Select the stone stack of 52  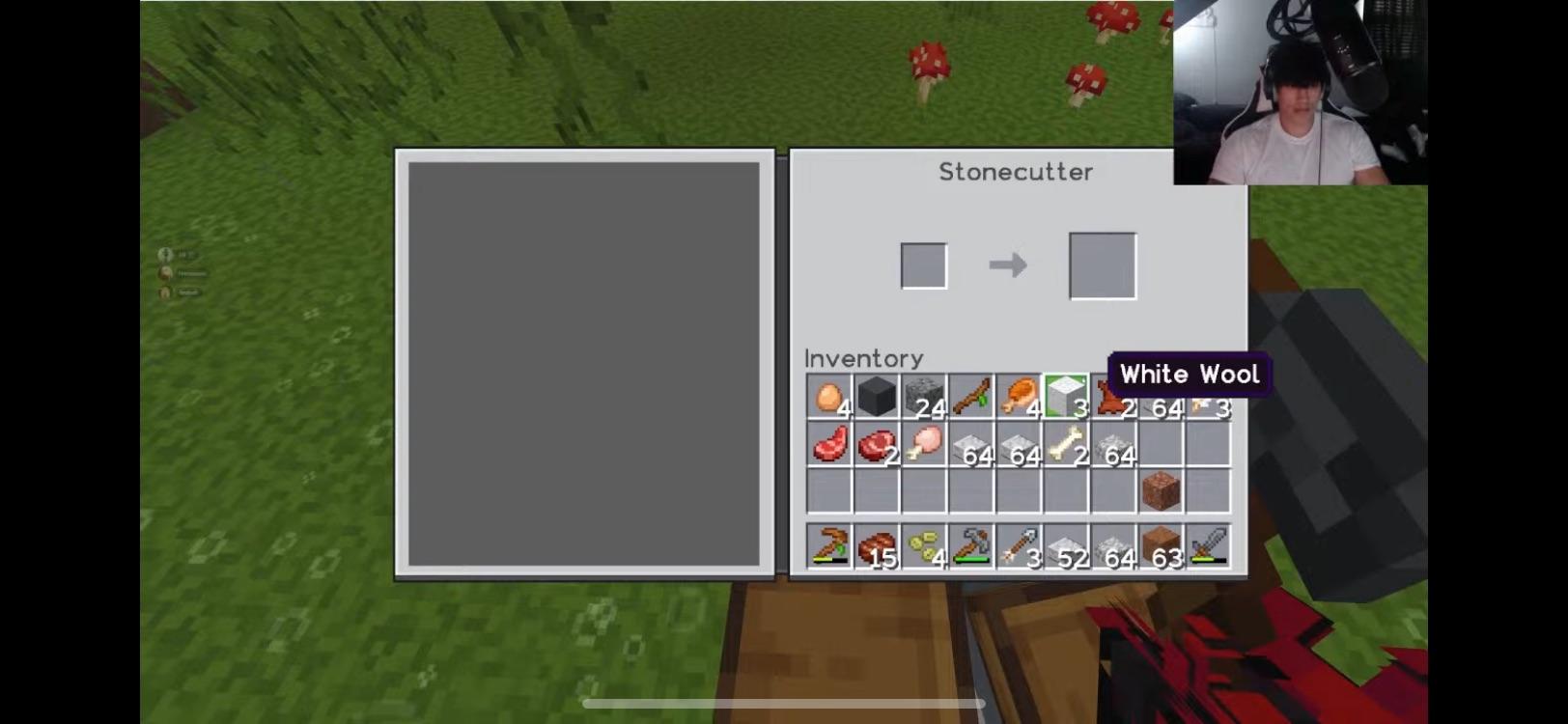click(x=1064, y=545)
